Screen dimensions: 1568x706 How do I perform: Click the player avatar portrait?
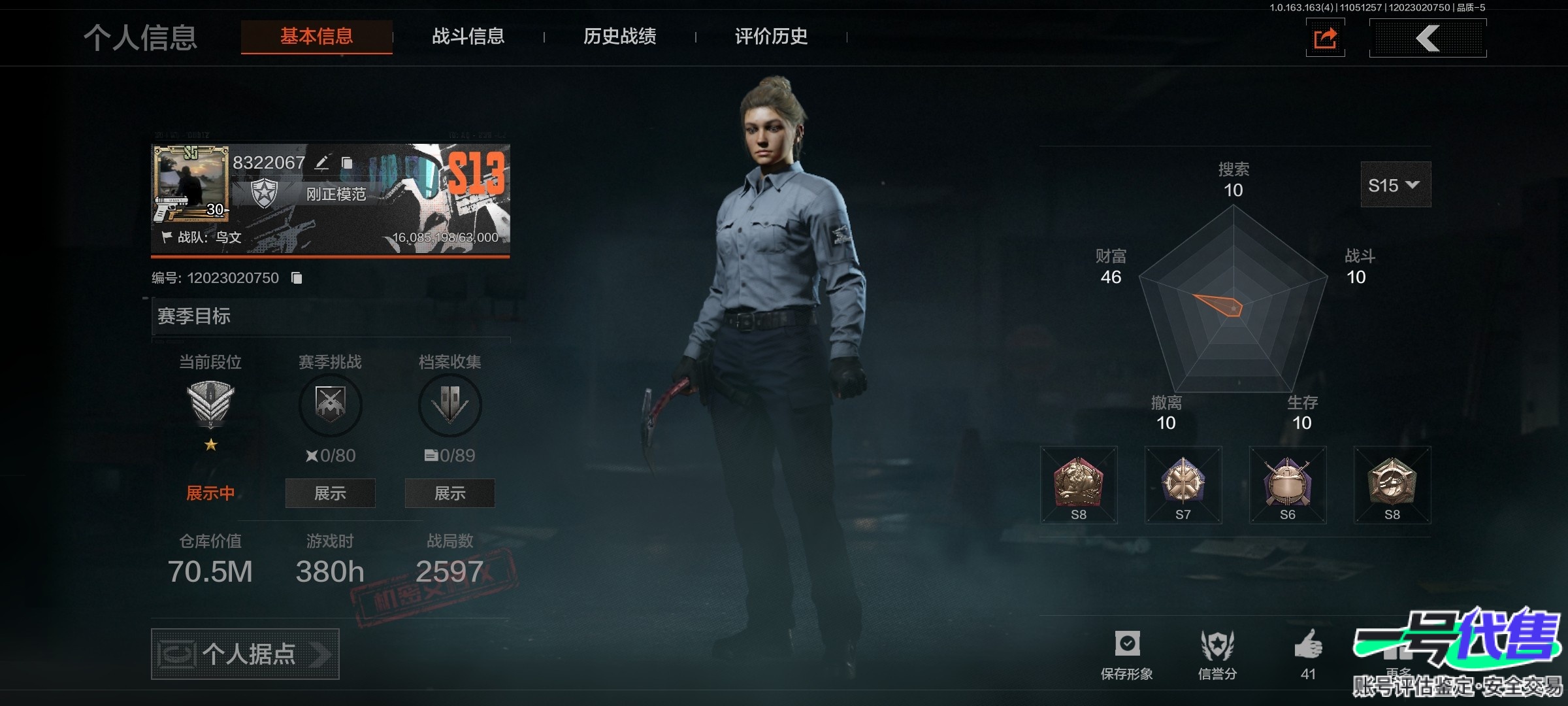[x=191, y=178]
